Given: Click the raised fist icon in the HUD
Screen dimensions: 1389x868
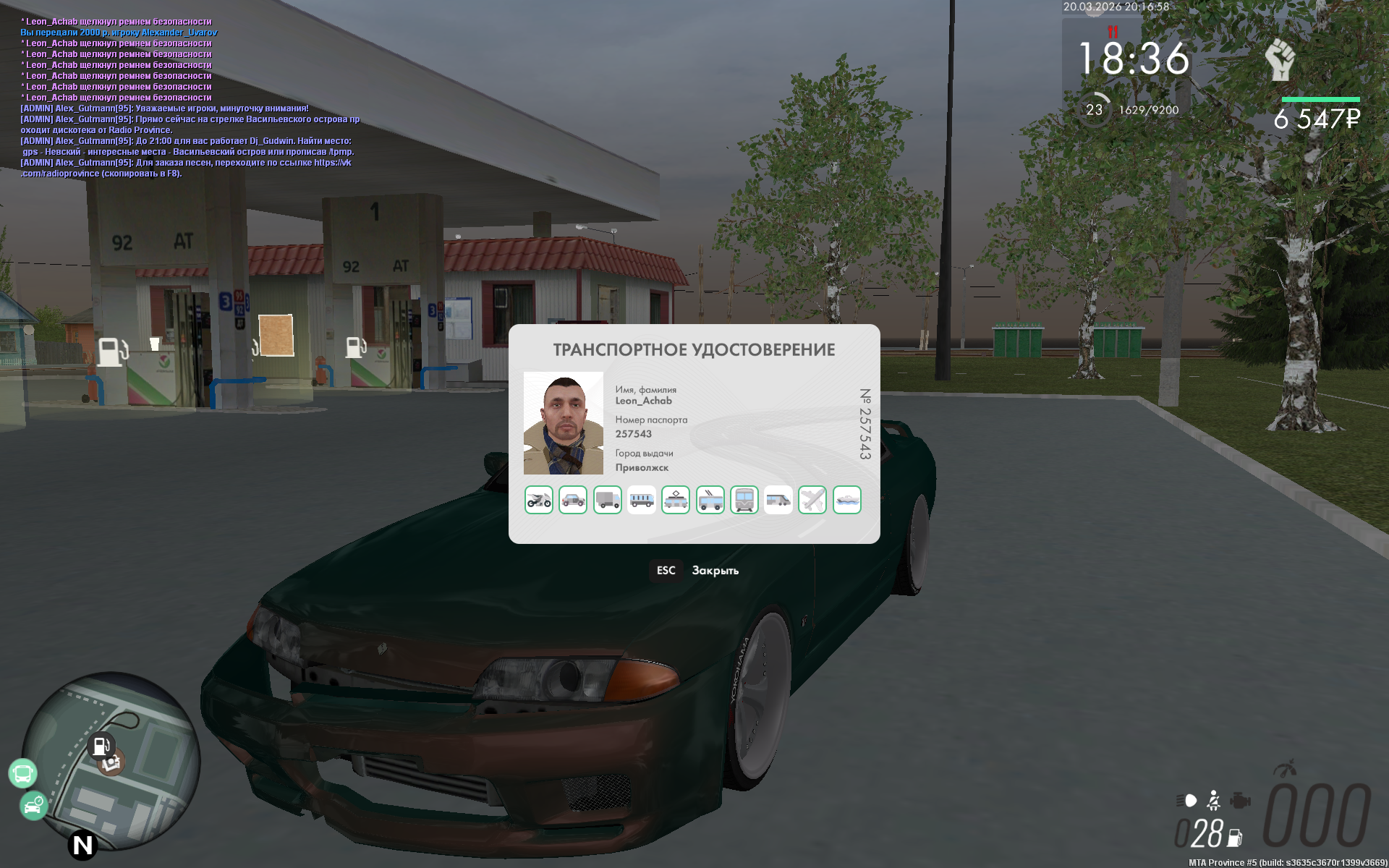Looking at the screenshot, I should tap(1280, 60).
